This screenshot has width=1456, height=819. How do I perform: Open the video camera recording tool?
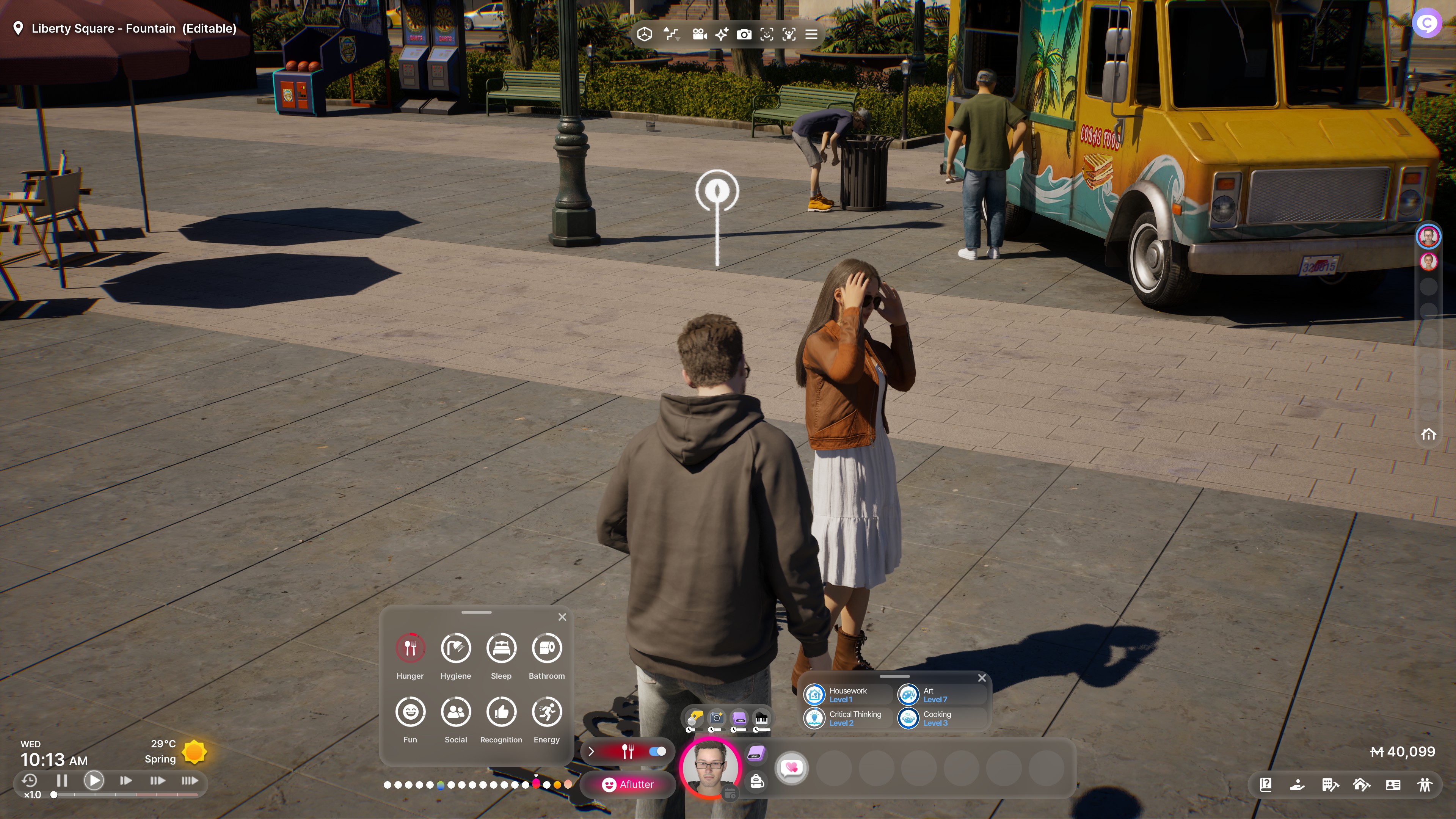(699, 35)
